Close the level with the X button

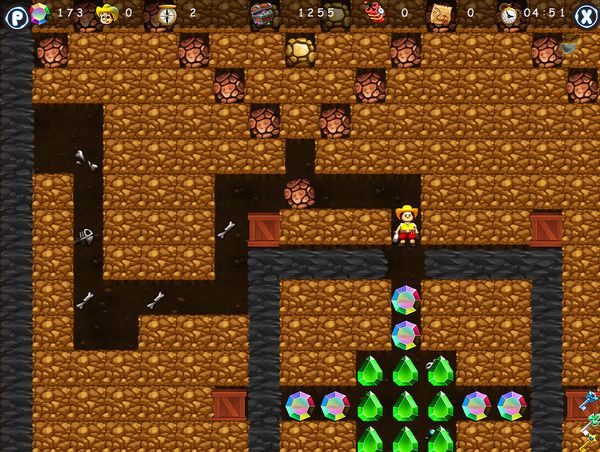(x=585, y=16)
